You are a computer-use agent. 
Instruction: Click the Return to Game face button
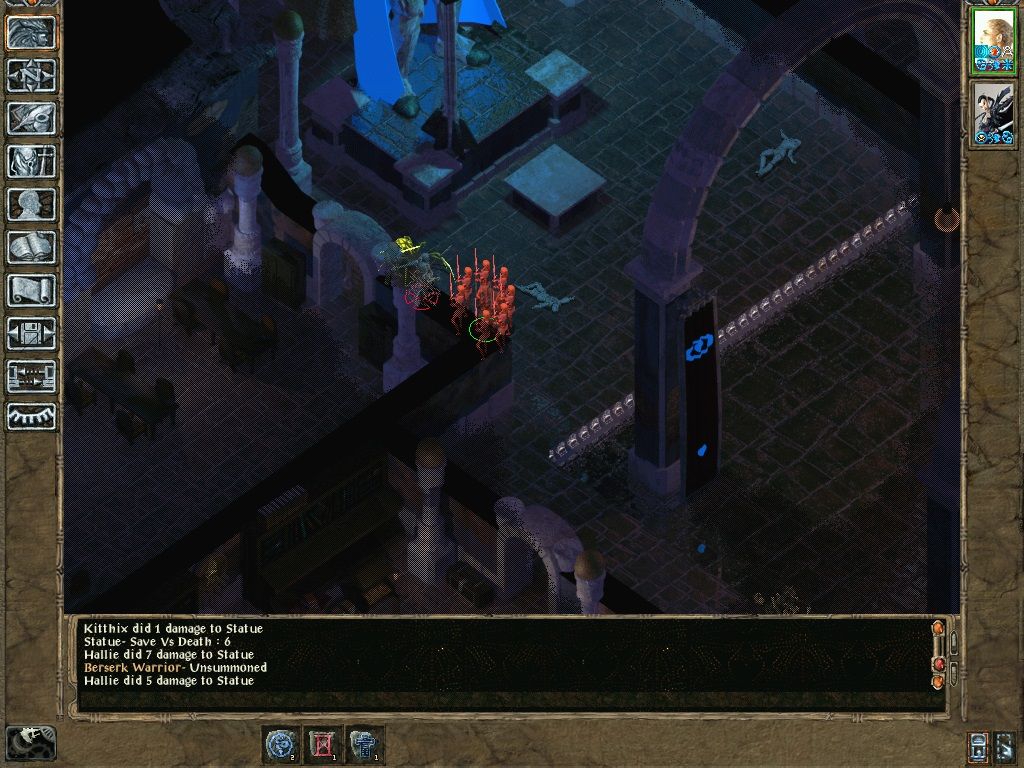click(x=32, y=33)
